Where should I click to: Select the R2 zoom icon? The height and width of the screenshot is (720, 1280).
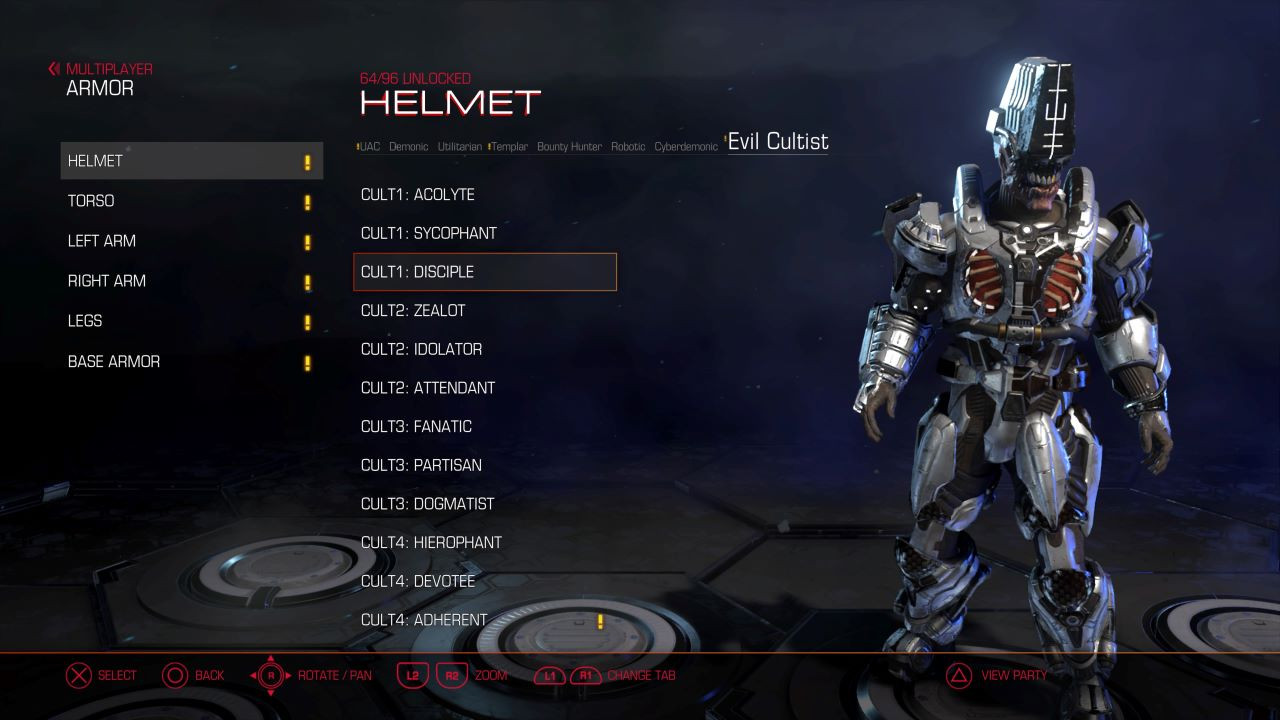[x=451, y=675]
